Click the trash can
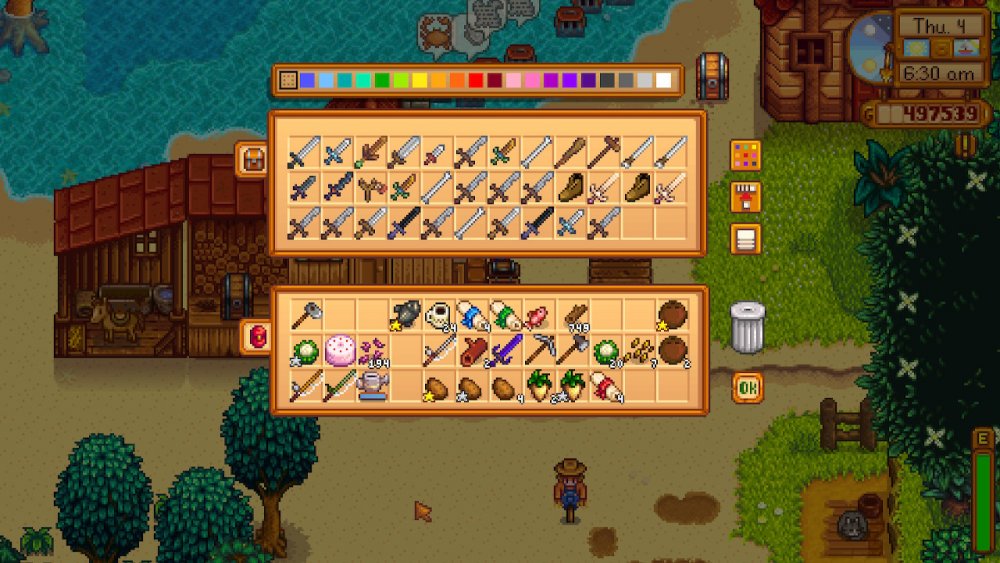 click(747, 327)
